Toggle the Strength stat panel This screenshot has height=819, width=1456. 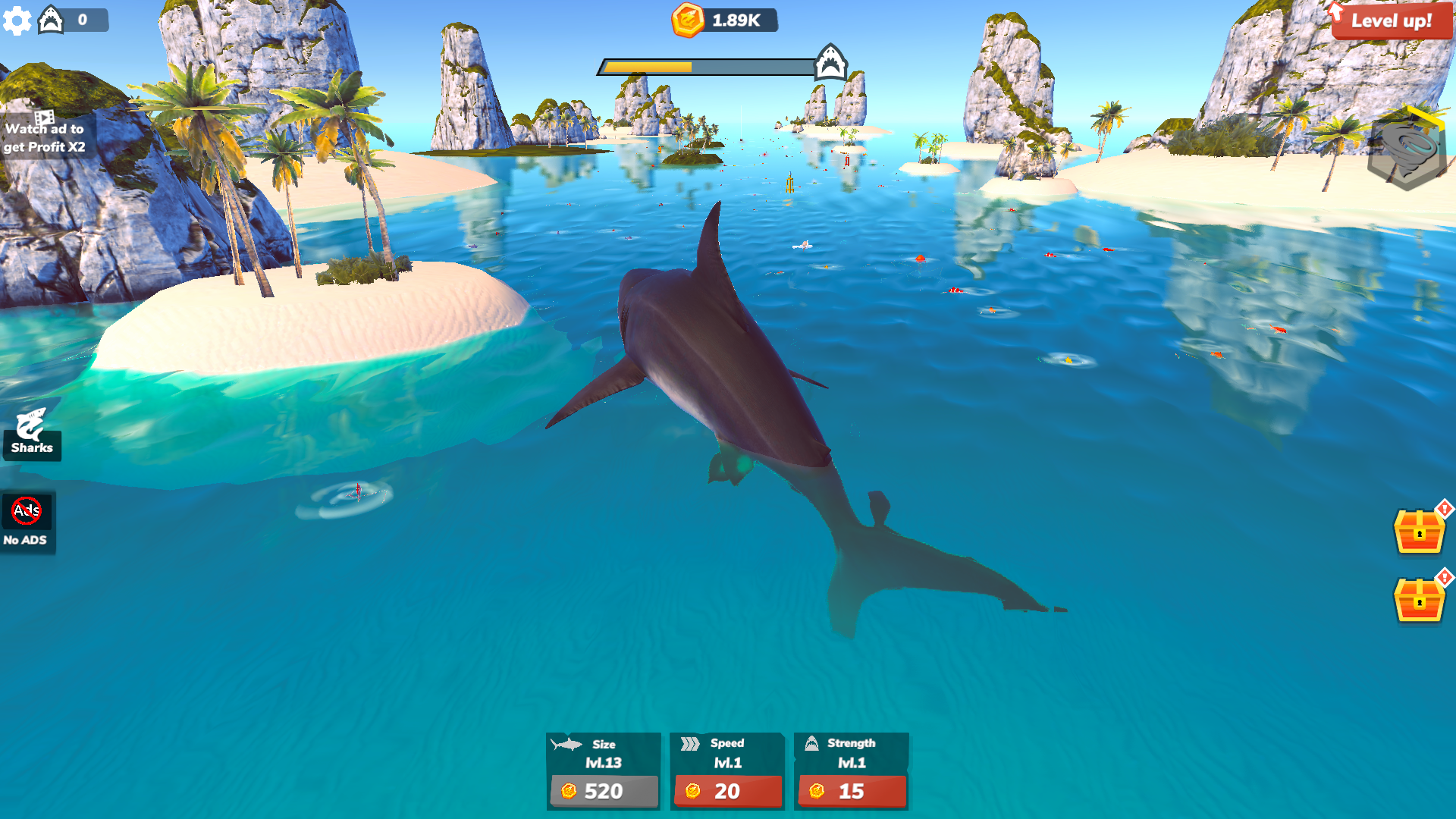[x=851, y=753]
